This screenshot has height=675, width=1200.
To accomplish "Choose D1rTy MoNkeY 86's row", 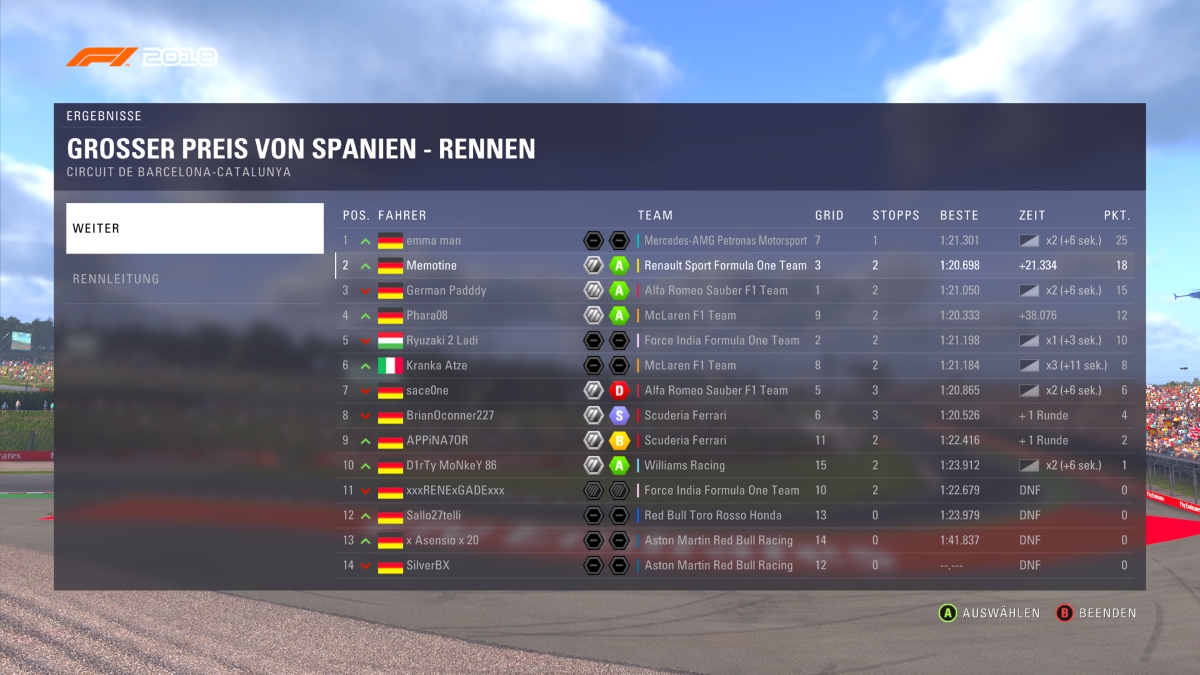I will tap(735, 466).
